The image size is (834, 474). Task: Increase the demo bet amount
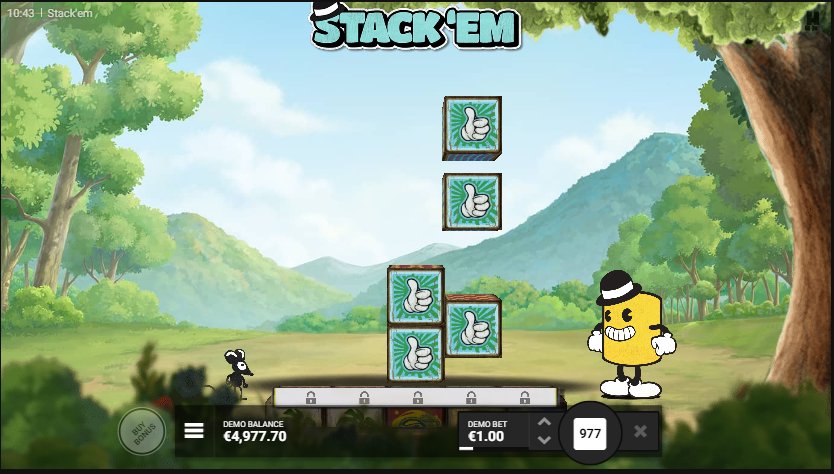(x=544, y=423)
